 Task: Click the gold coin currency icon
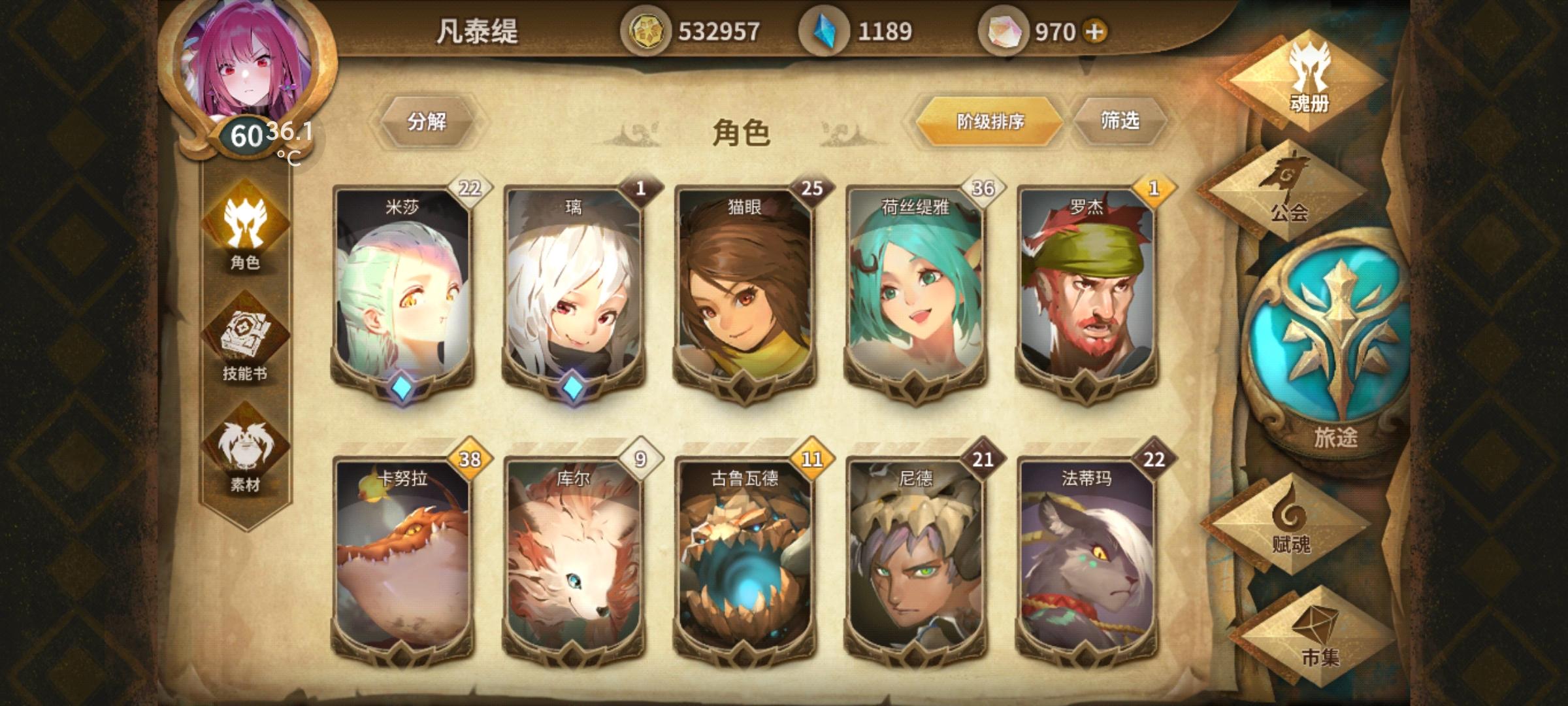tap(649, 29)
